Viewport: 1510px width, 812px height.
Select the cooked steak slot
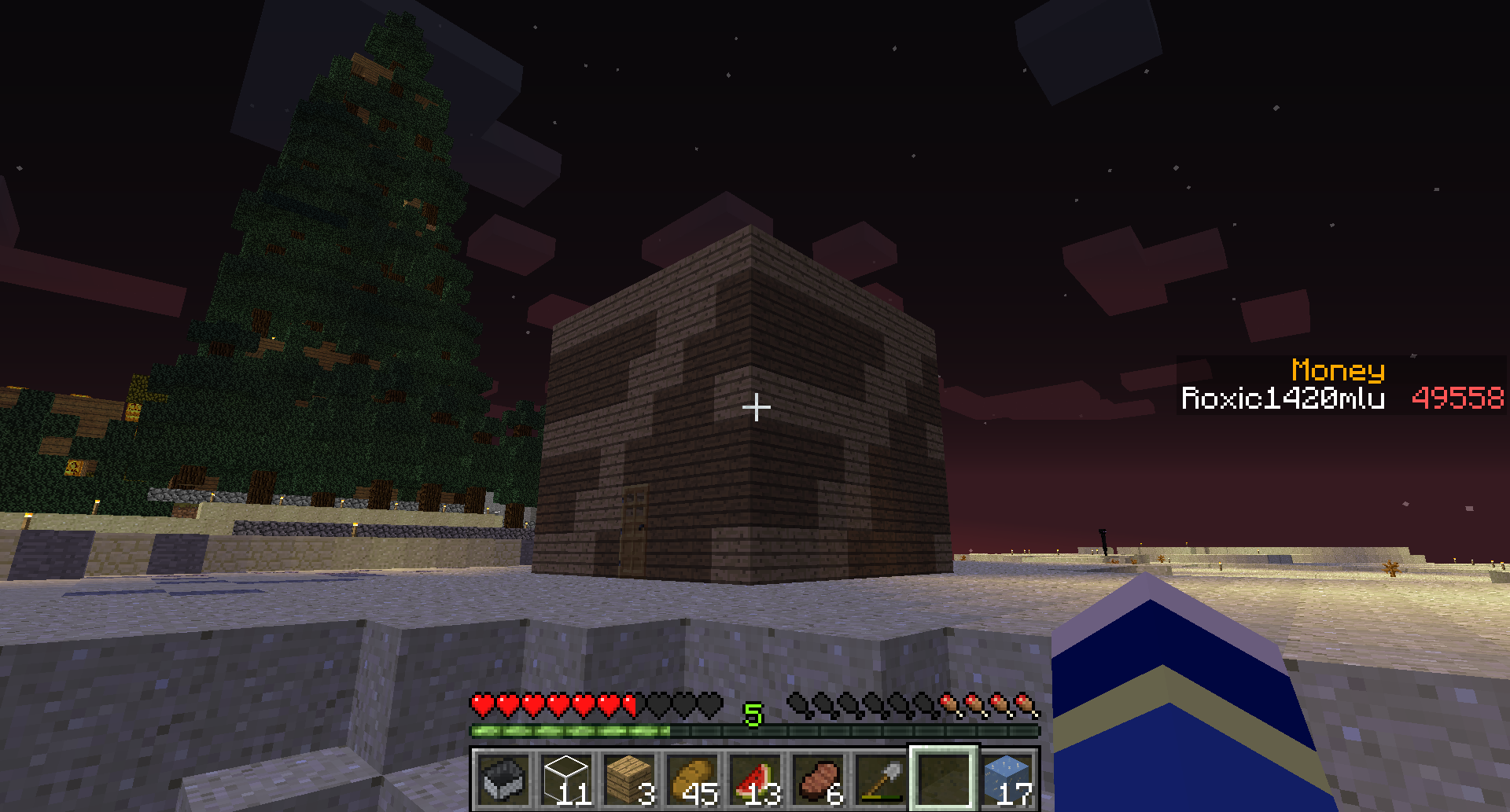pyautogui.click(x=819, y=779)
